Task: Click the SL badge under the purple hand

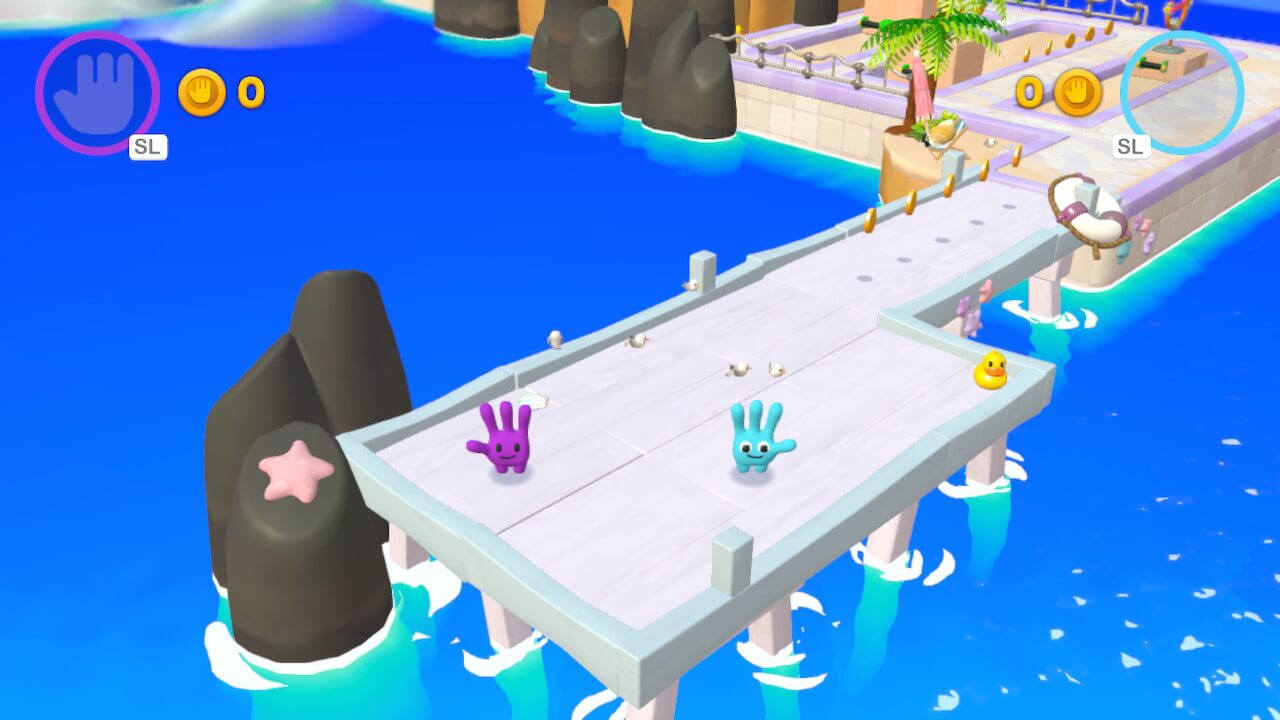Action: (147, 147)
